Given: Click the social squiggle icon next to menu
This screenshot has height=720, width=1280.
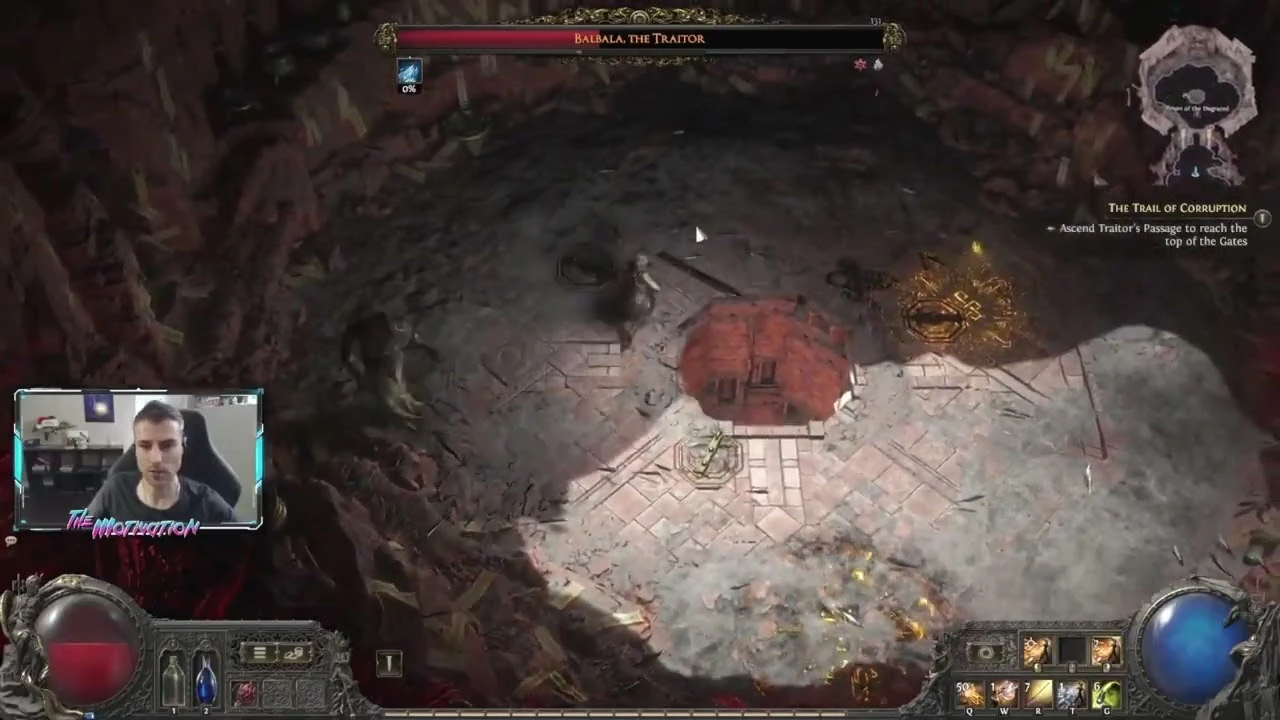Looking at the screenshot, I should (293, 655).
